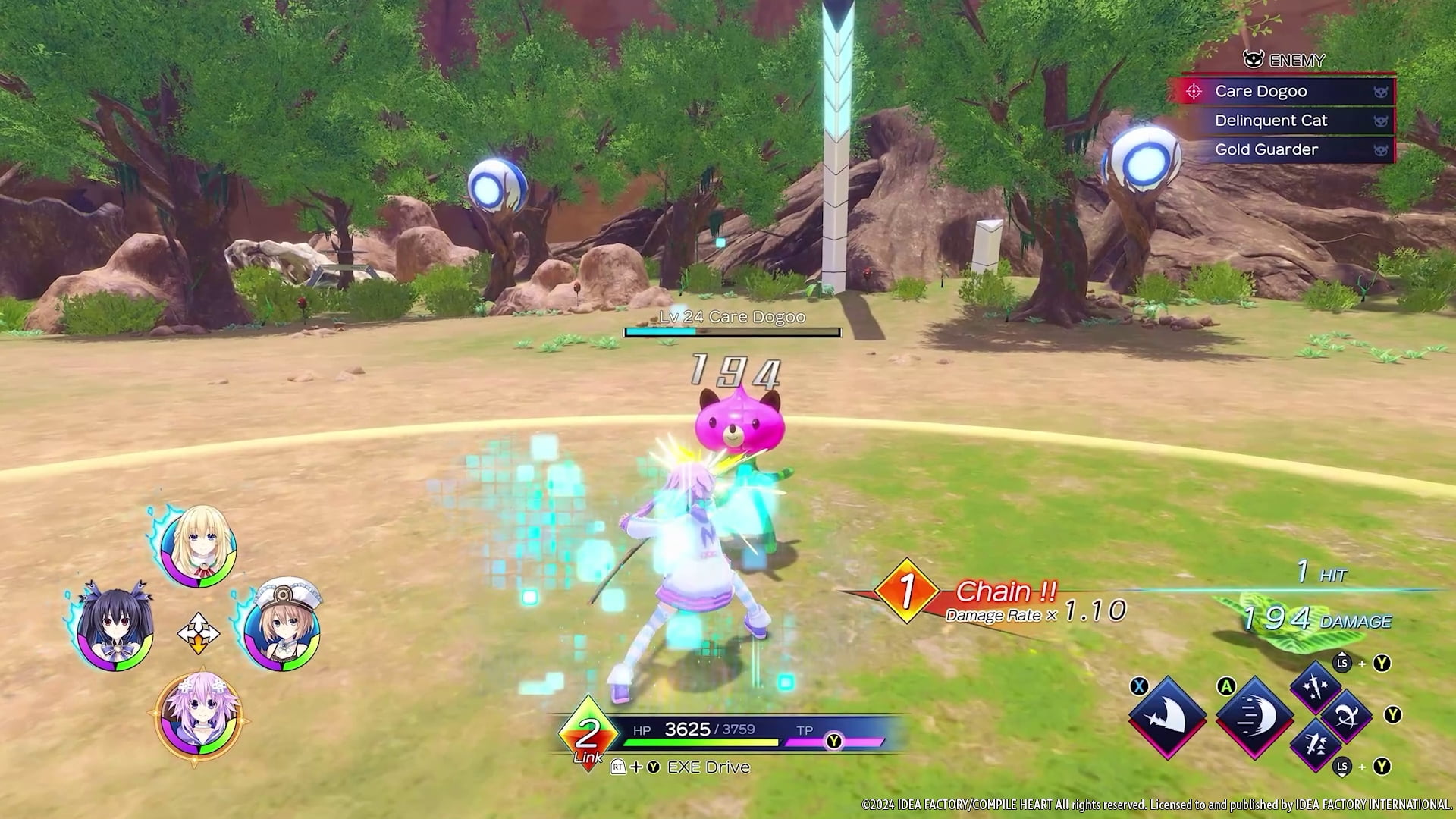1456x819 pixels.
Task: Activate the spinning cross-slash skill diamond
Action: 1347,716
